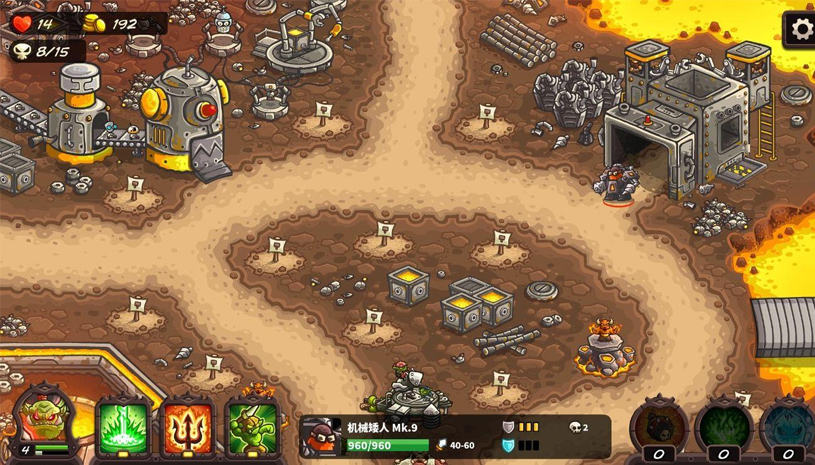This screenshot has height=465, width=815.
Task: Summon goblin reinforcements ability
Action: pyautogui.click(x=251, y=427)
